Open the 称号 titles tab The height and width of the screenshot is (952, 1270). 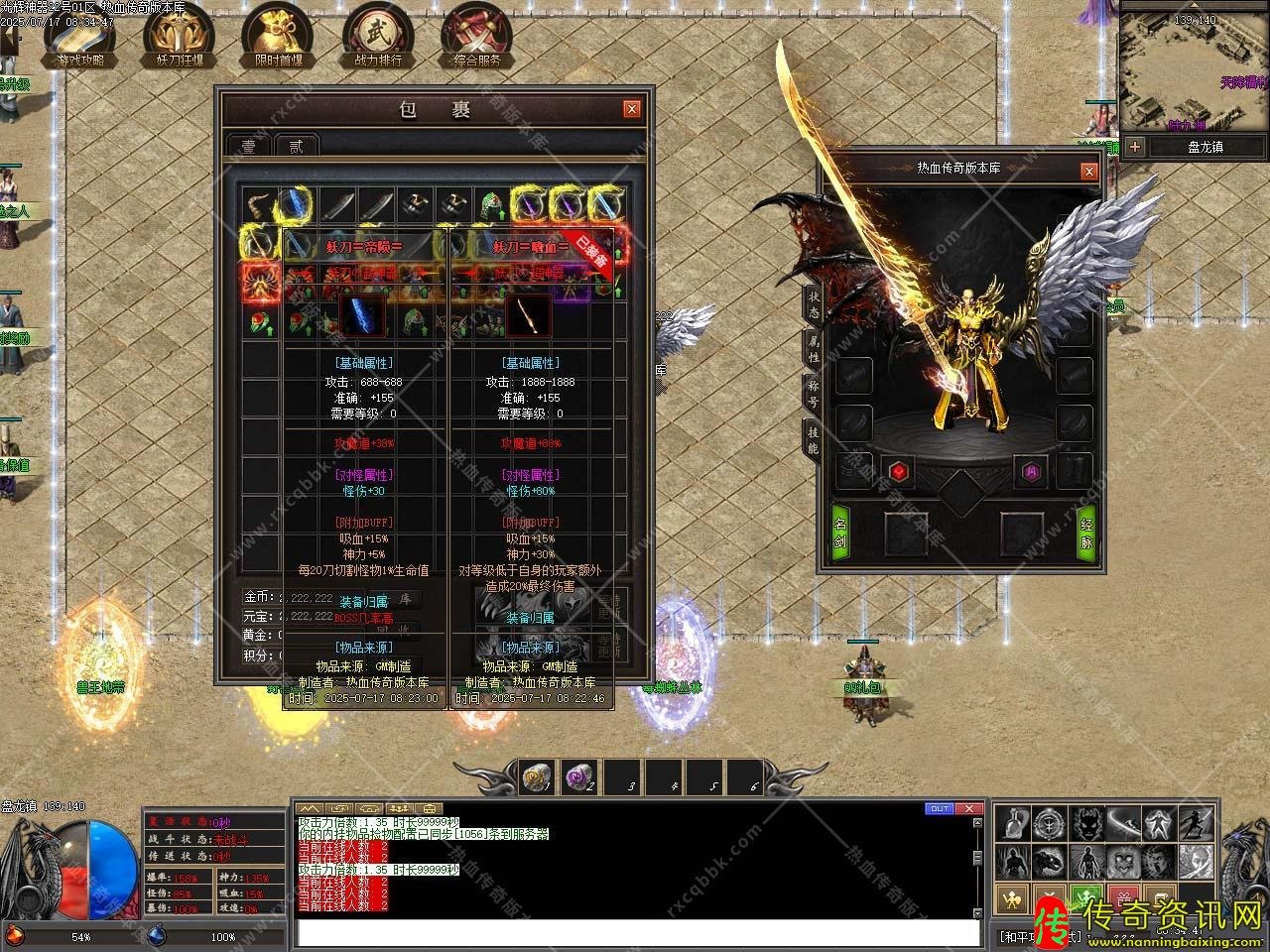(813, 393)
